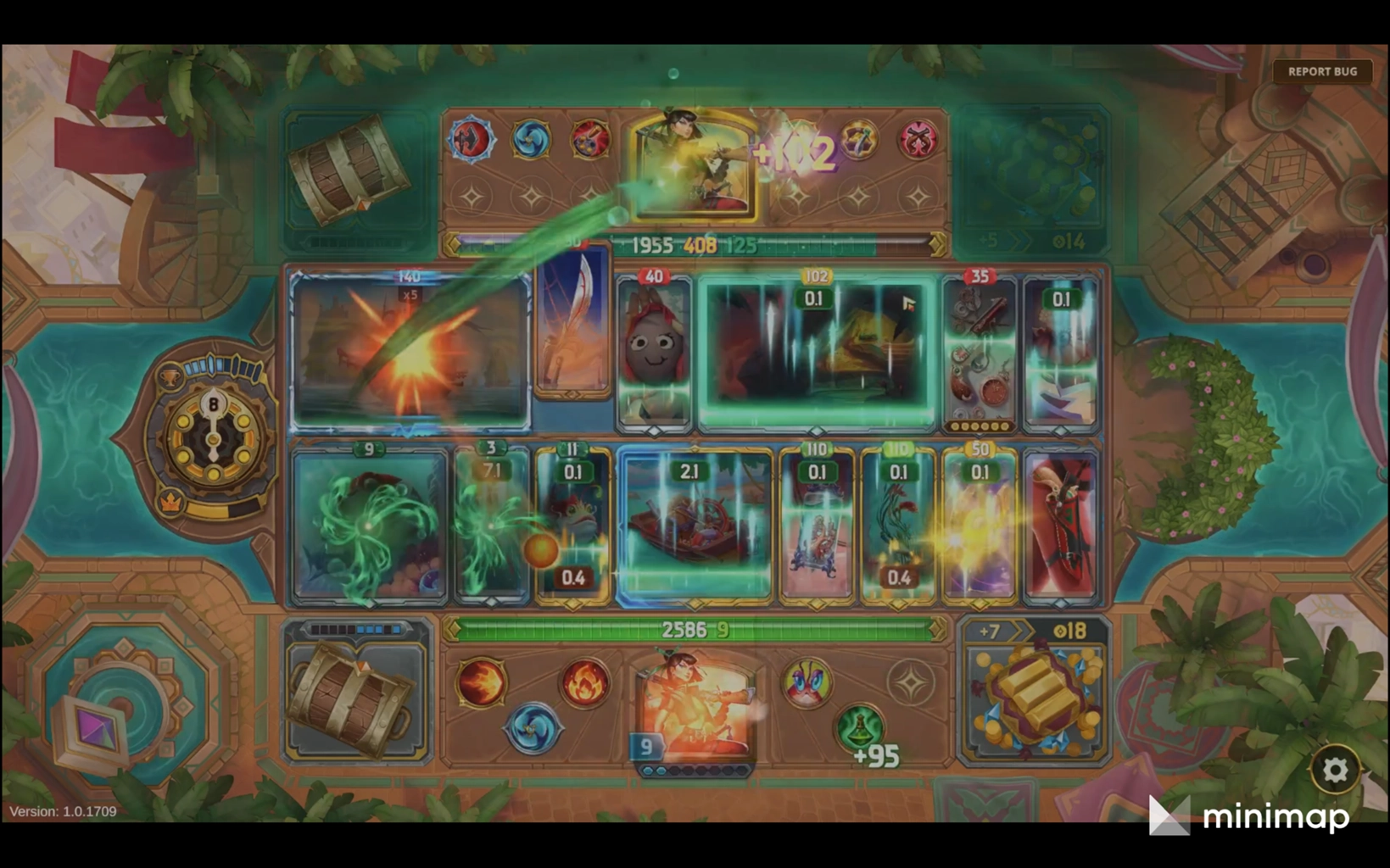Open the settings gear menu
1390x868 pixels.
(1335, 770)
